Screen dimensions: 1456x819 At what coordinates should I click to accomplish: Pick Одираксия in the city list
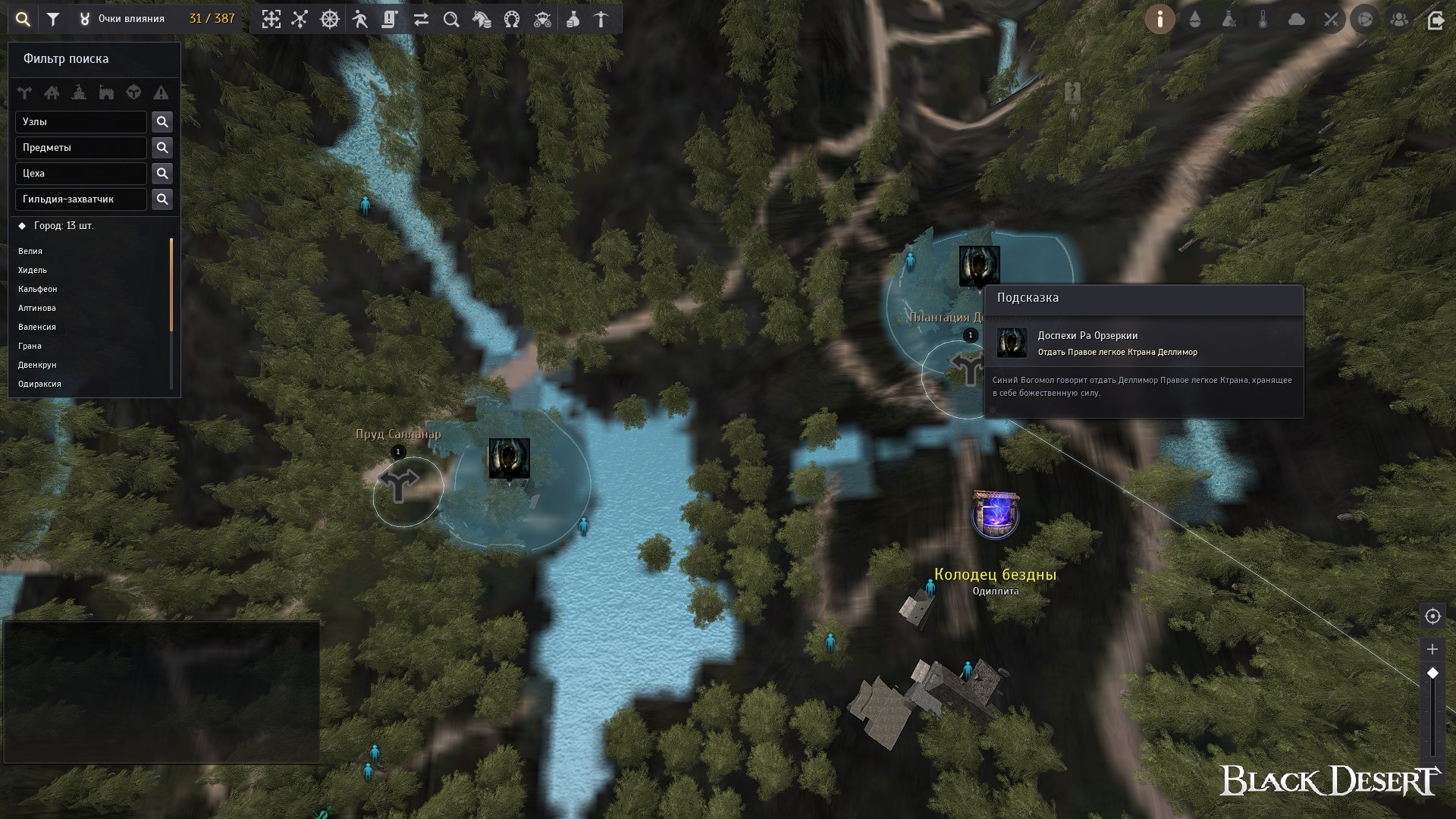(39, 384)
